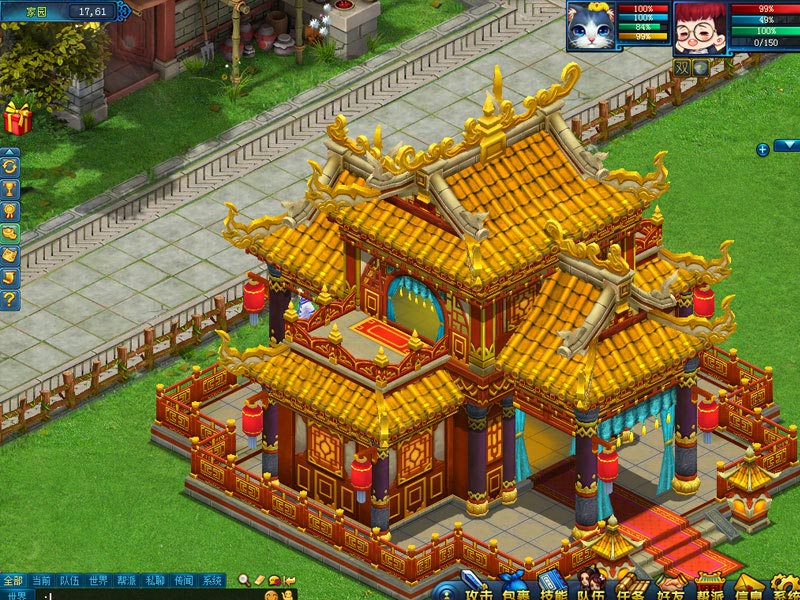The image size is (800, 600).
Task: Open the yellow question mark help icon
Action: (10, 299)
